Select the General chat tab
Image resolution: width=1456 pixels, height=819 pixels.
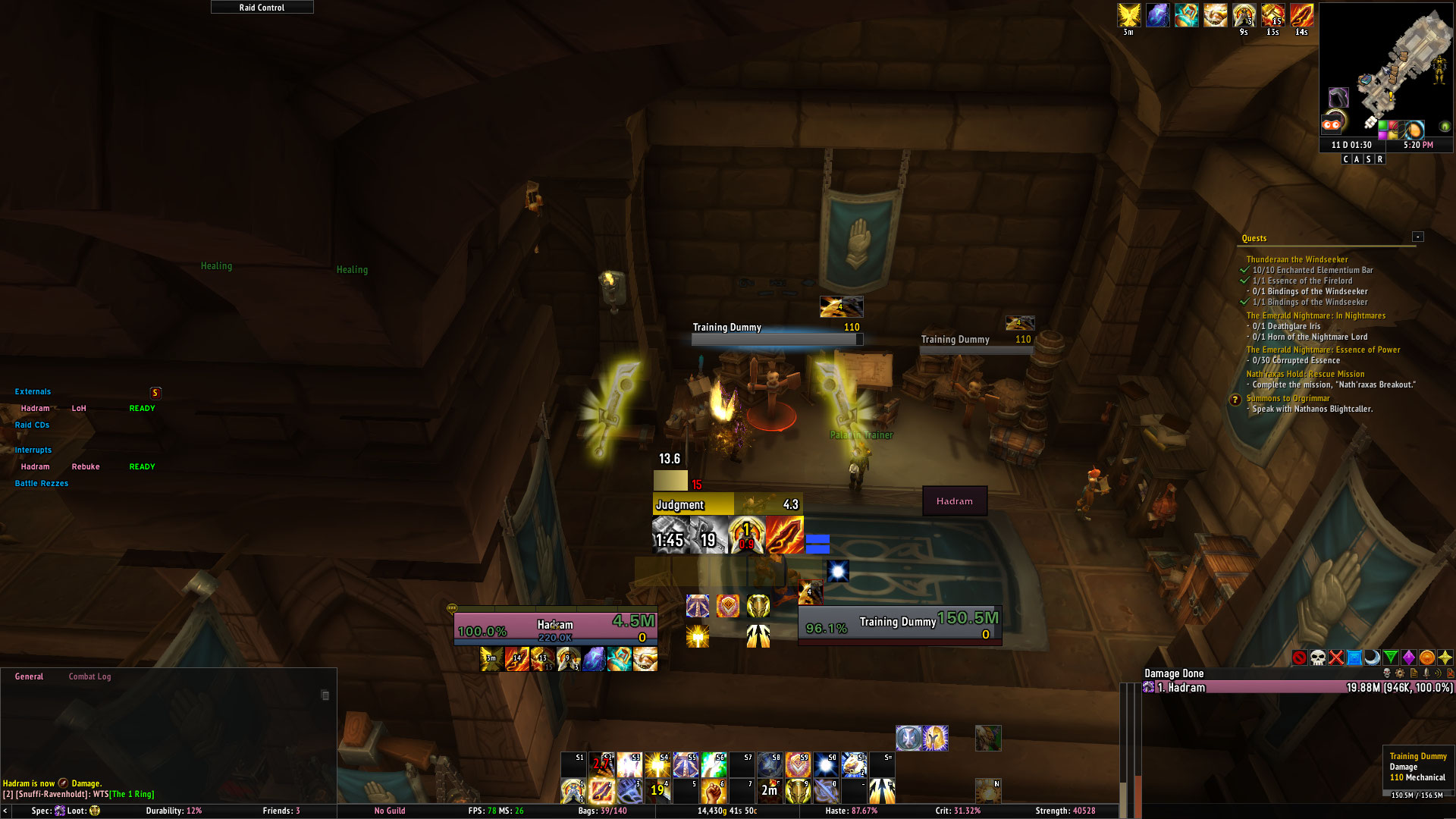click(x=29, y=676)
